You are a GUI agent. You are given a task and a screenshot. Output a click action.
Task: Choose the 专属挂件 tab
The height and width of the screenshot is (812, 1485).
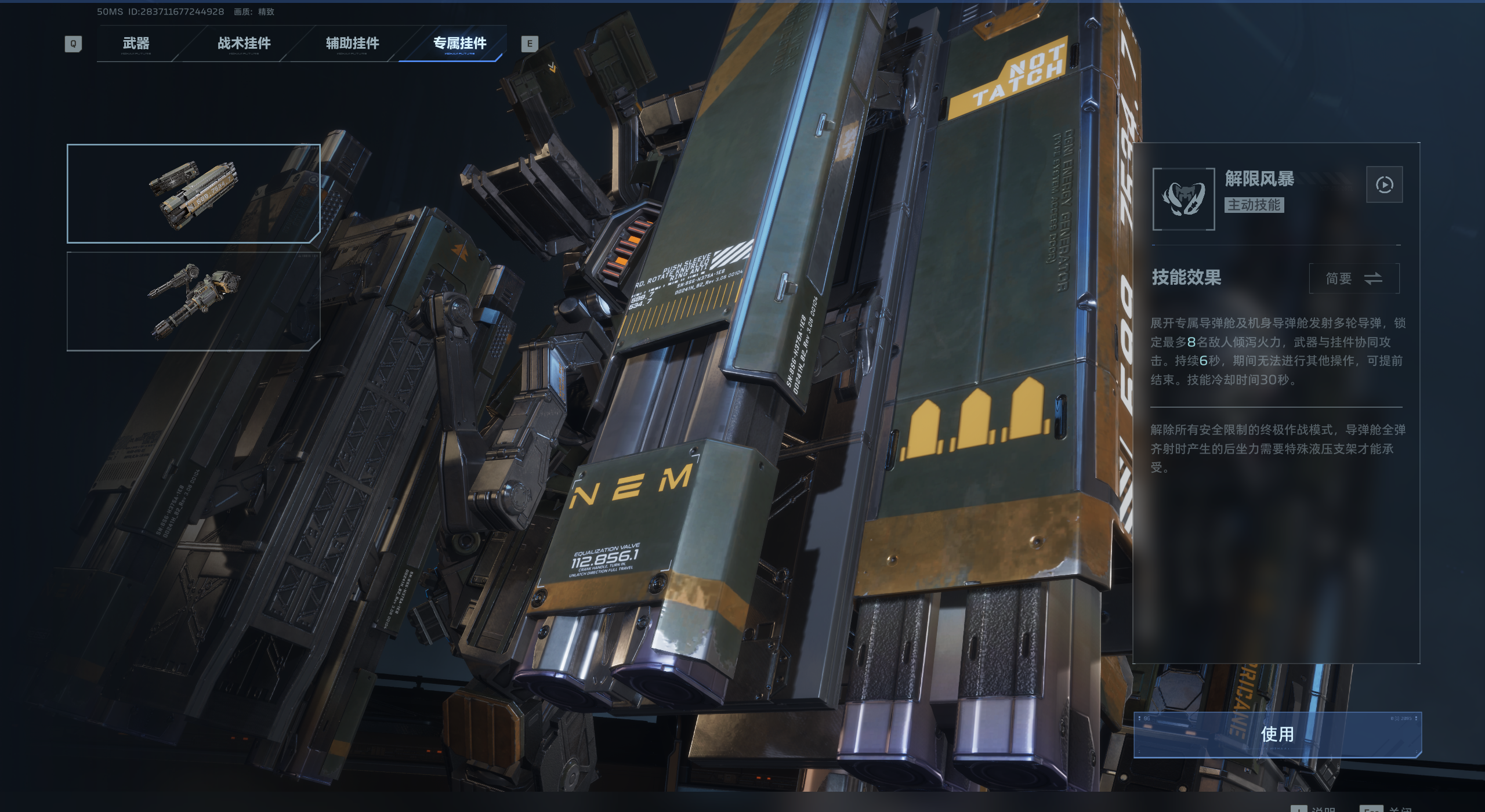pos(459,43)
